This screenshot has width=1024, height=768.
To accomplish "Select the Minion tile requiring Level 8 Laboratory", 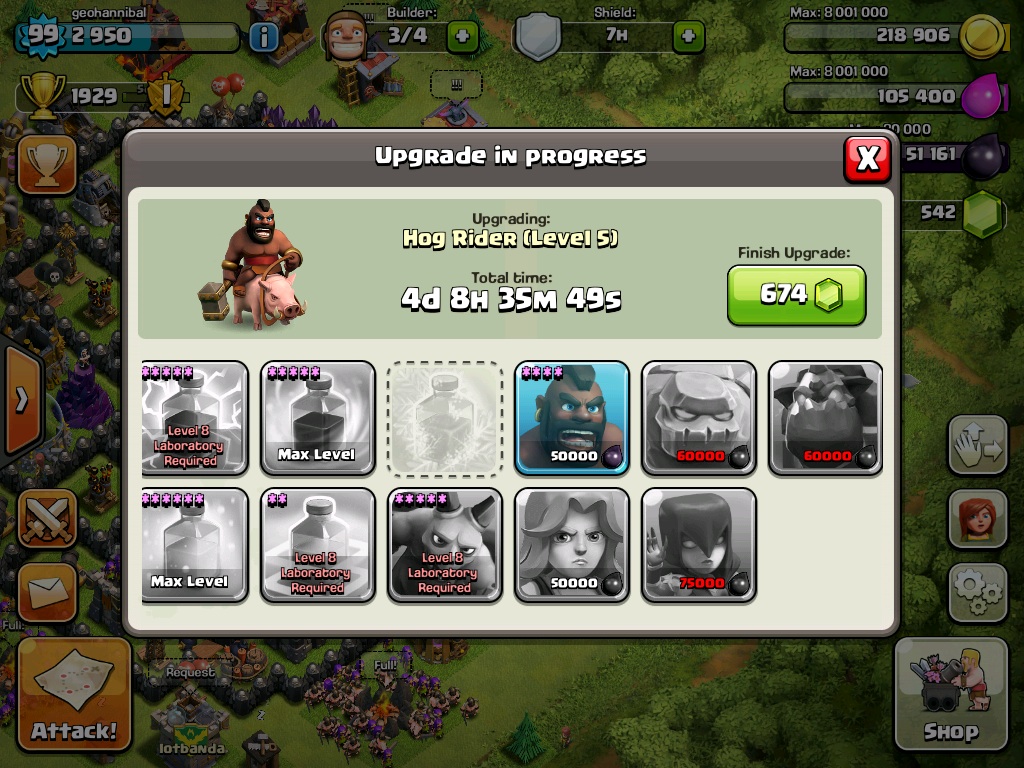I will click(444, 545).
